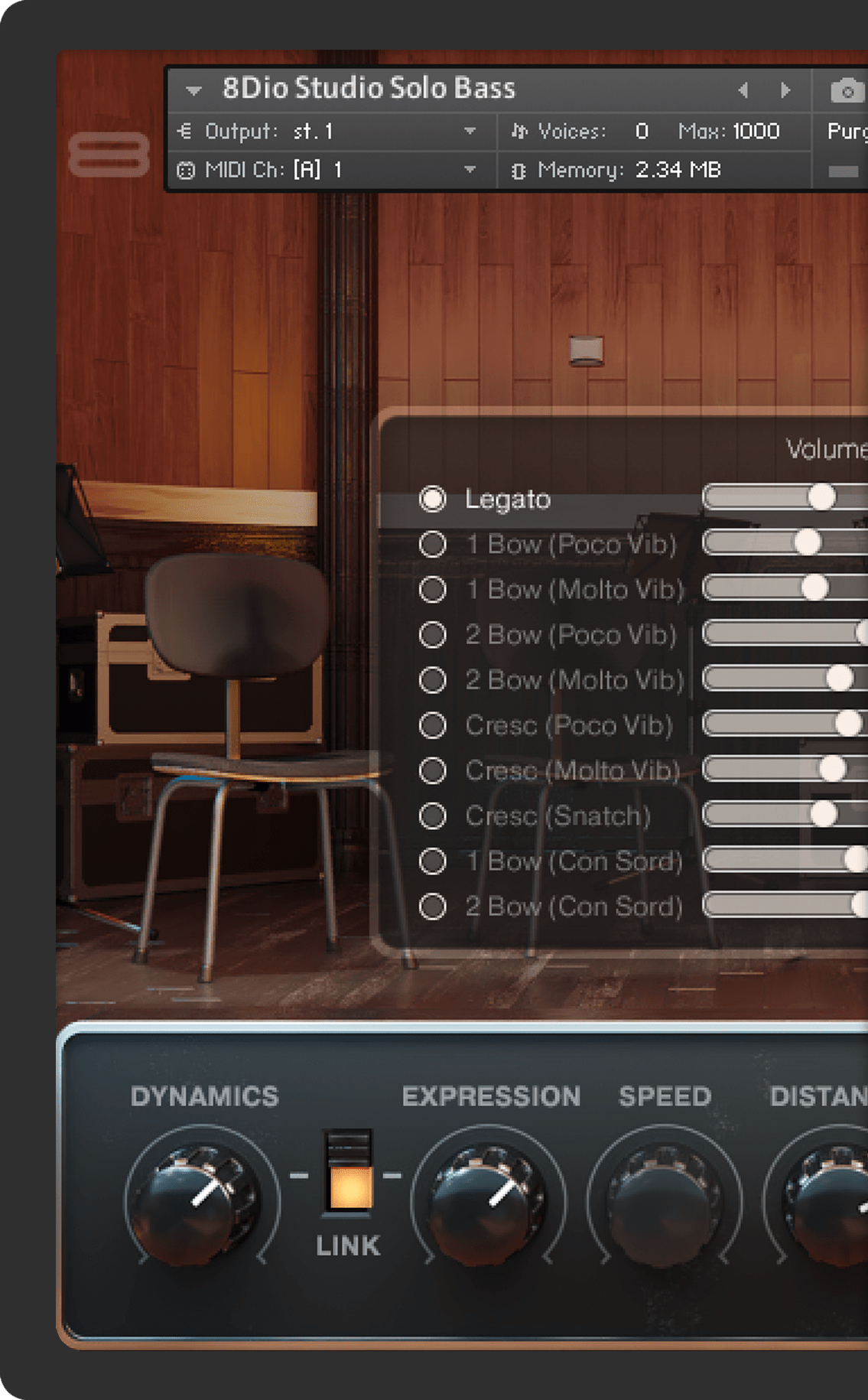Select 1 Bow (Con Sord) option
Viewport: 868px width, 1400px height.
pyautogui.click(x=433, y=861)
